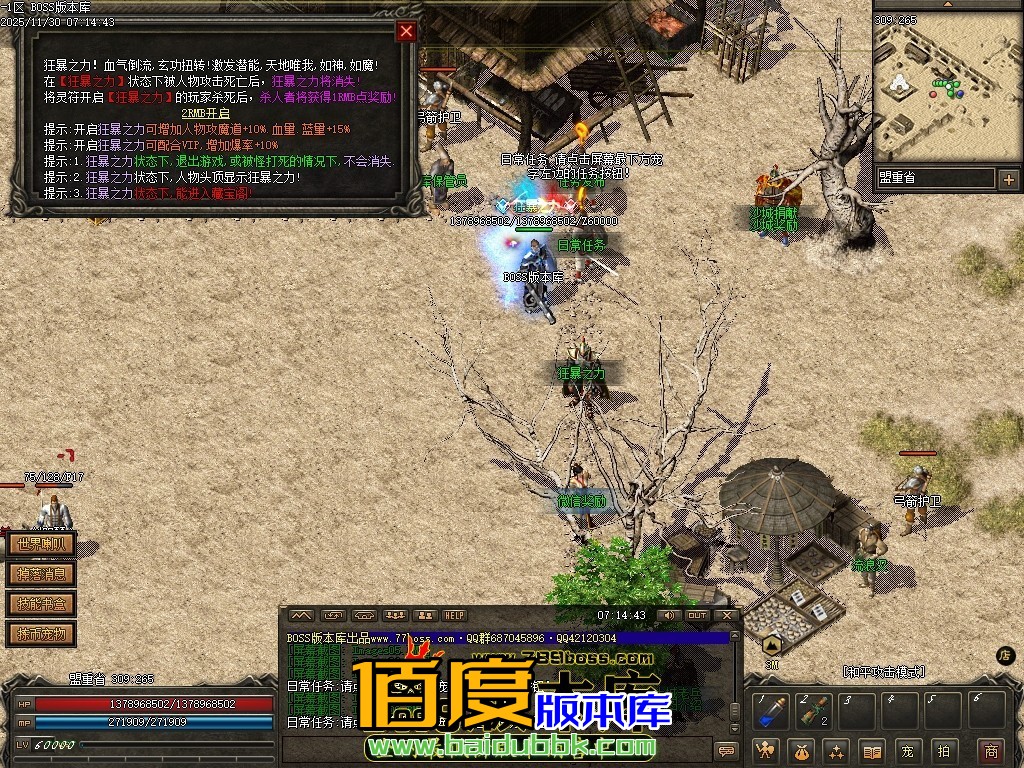Toggle the 掉落消息 drop messages button
The image size is (1024, 768).
pyautogui.click(x=41, y=574)
